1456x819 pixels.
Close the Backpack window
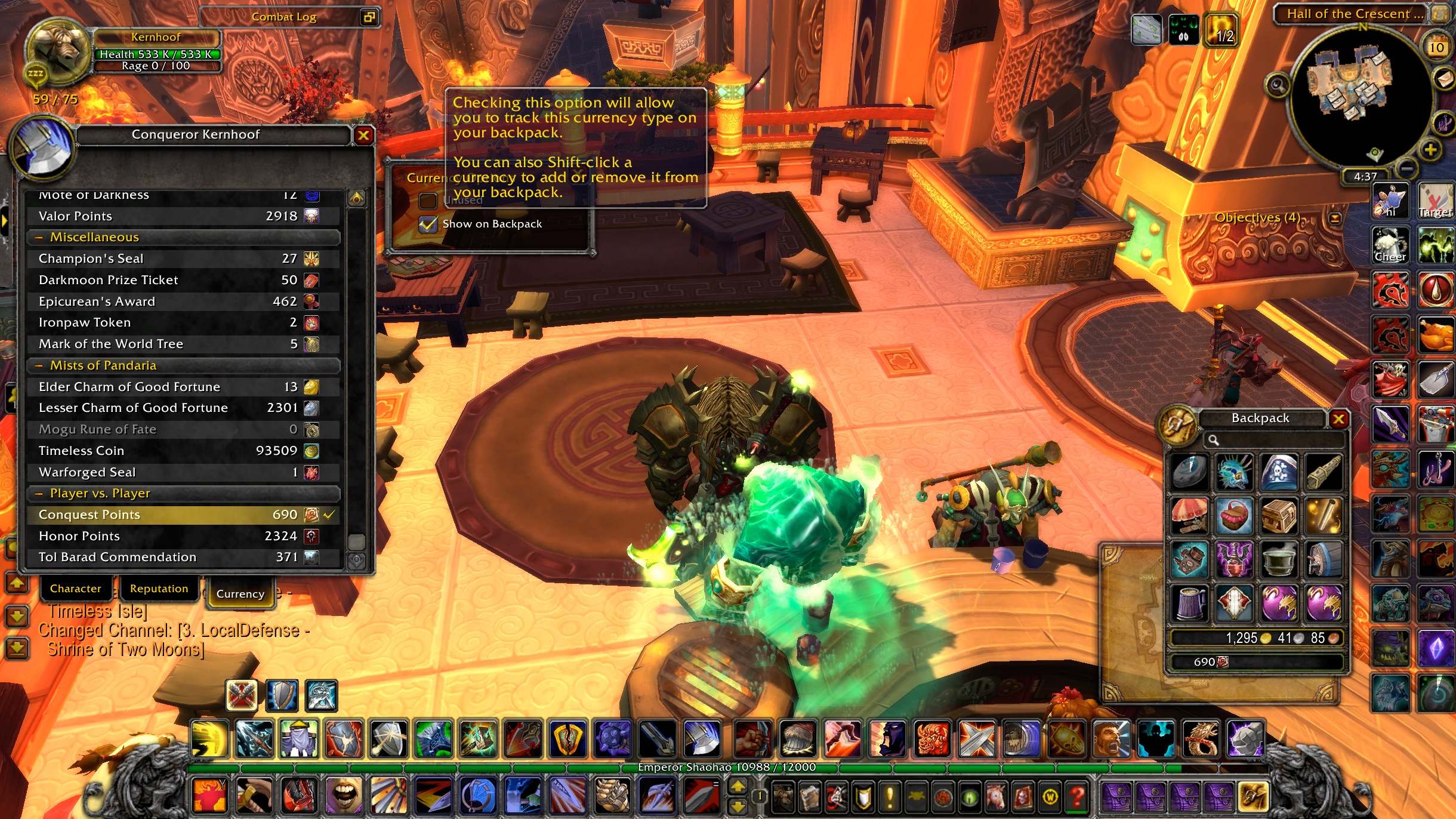1338,419
